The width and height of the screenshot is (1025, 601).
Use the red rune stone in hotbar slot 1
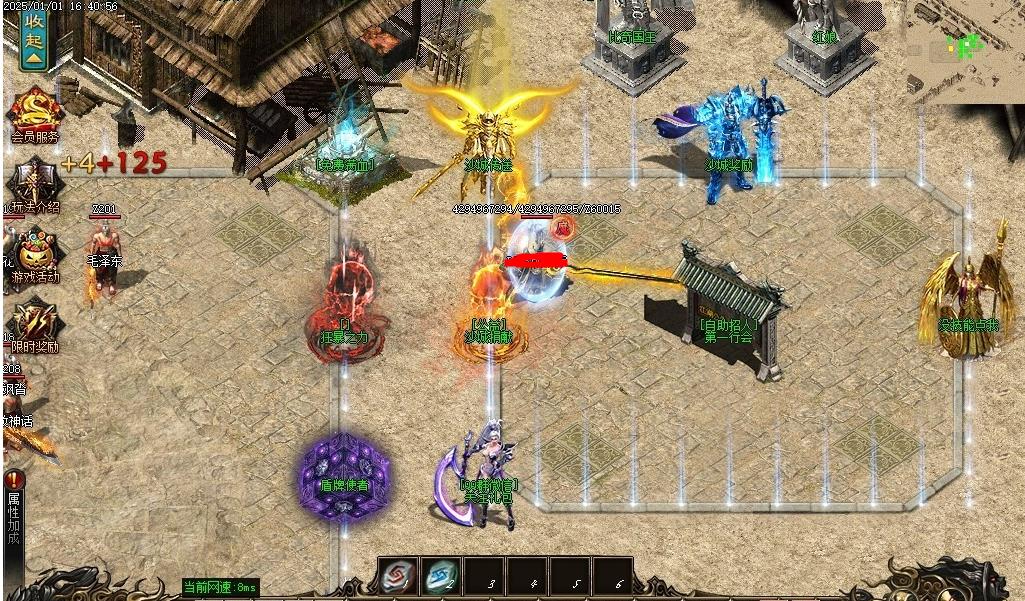[x=398, y=577]
